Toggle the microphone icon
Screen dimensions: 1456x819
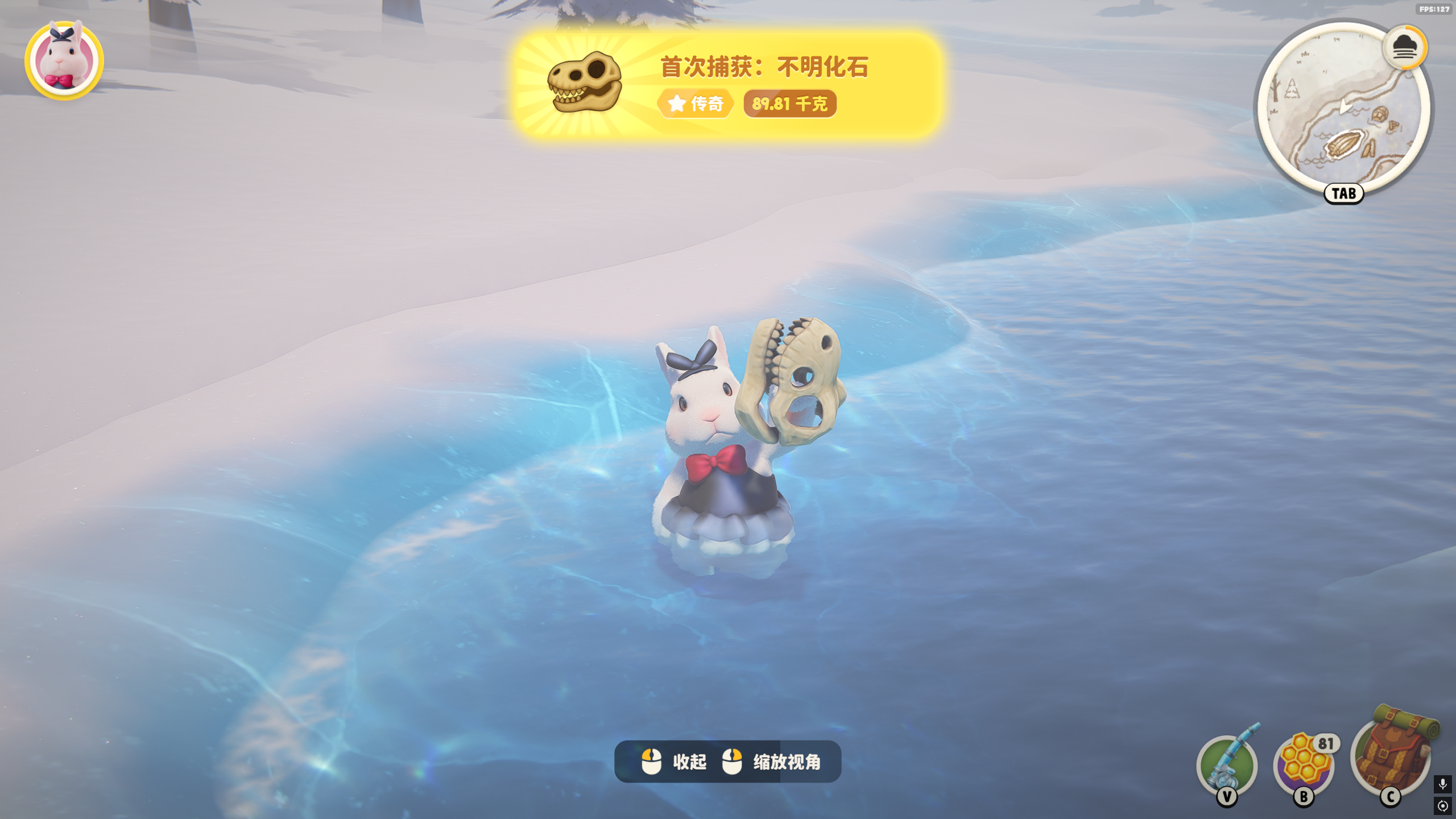[x=1442, y=784]
